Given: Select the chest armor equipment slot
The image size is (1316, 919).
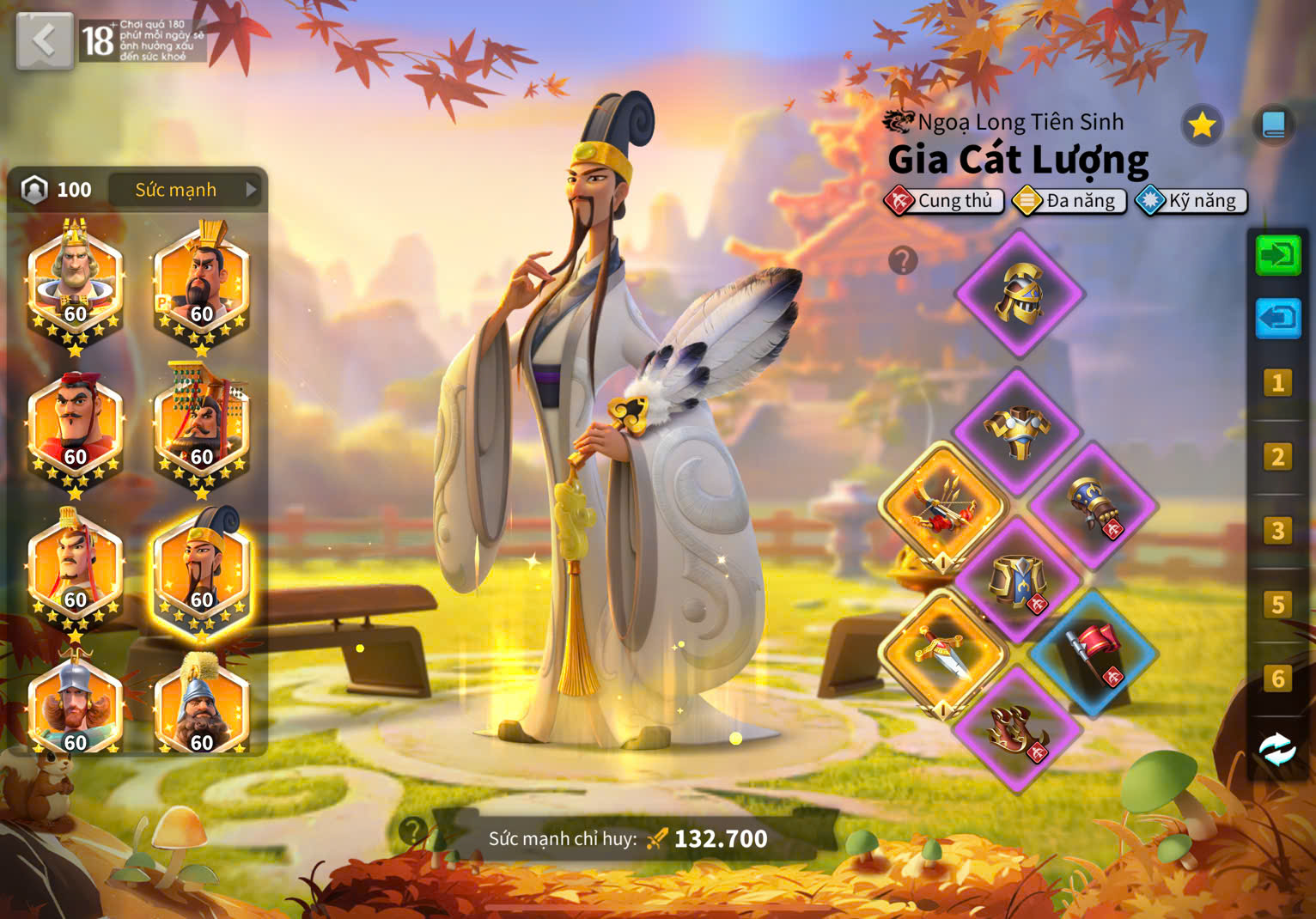Looking at the screenshot, I should click(x=1018, y=431).
